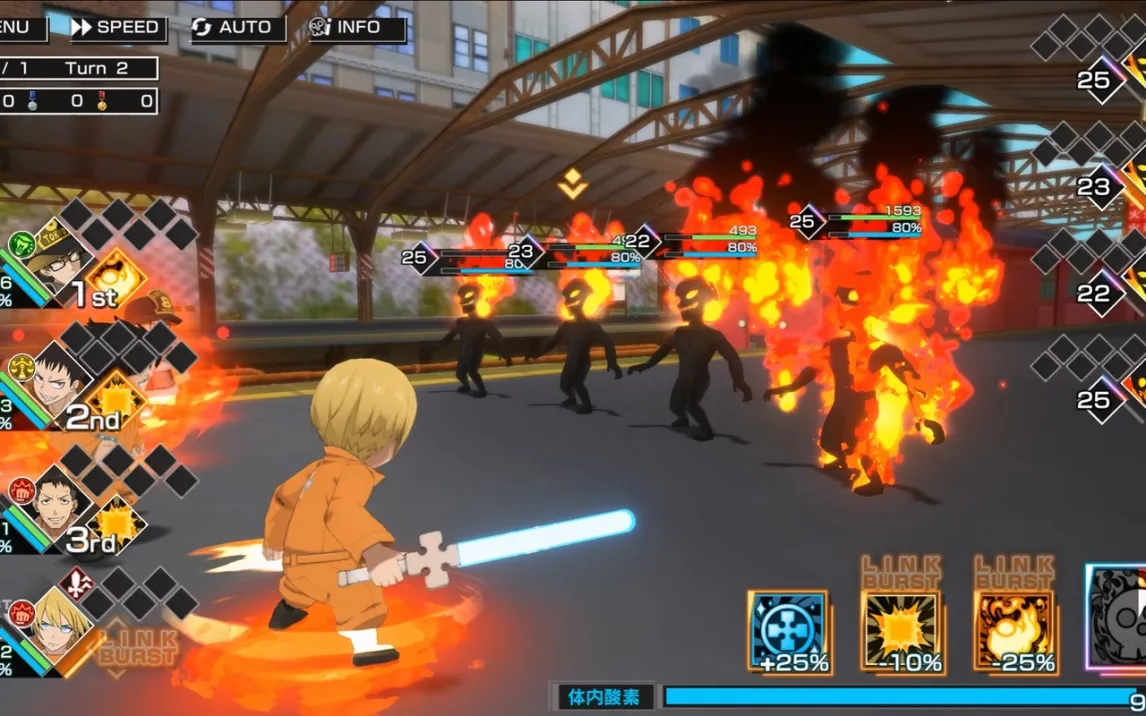Use the flame -25% Link Burst skill

pyautogui.click(x=1014, y=631)
